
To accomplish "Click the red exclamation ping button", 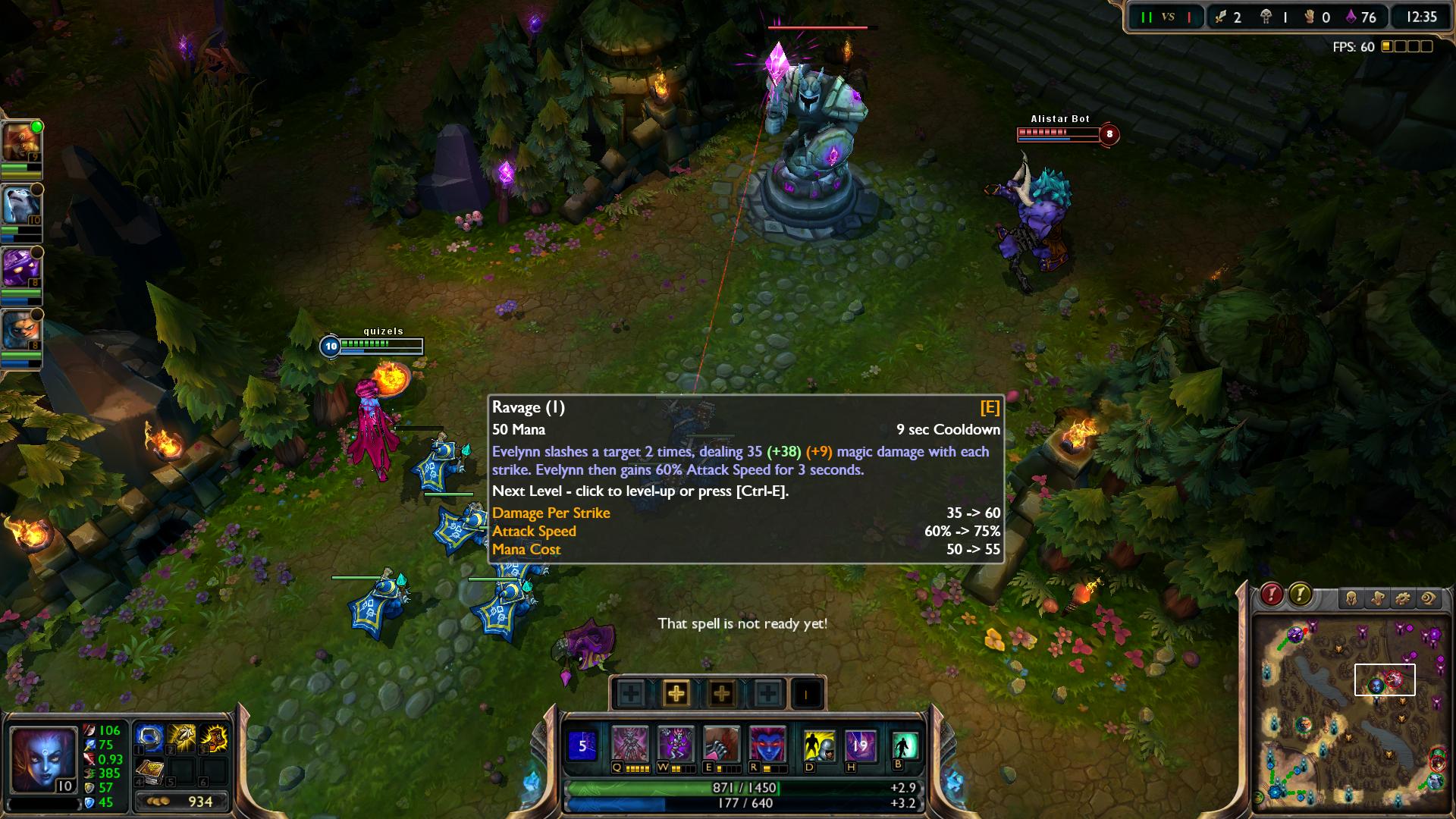I will tap(1272, 594).
